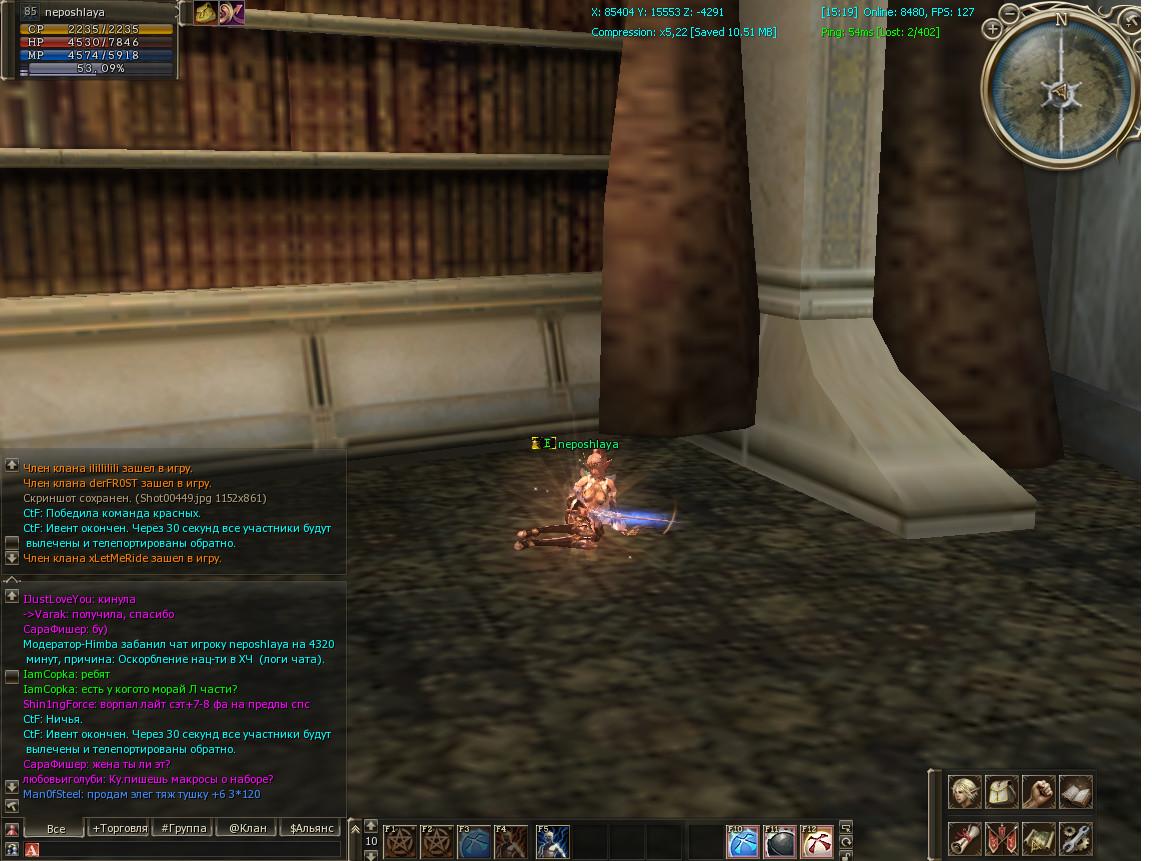
Task: Open the world map parchment icon
Action: click(x=1039, y=838)
